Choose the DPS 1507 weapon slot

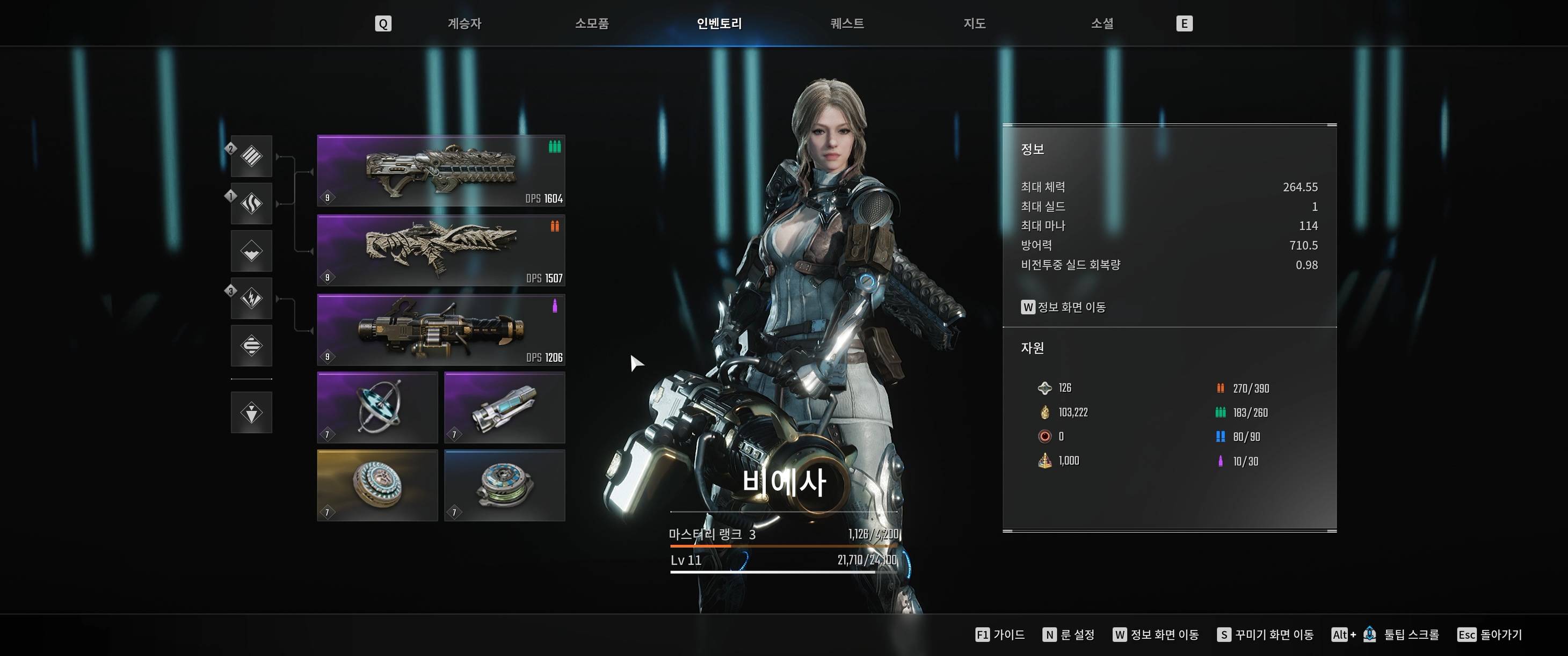point(441,250)
